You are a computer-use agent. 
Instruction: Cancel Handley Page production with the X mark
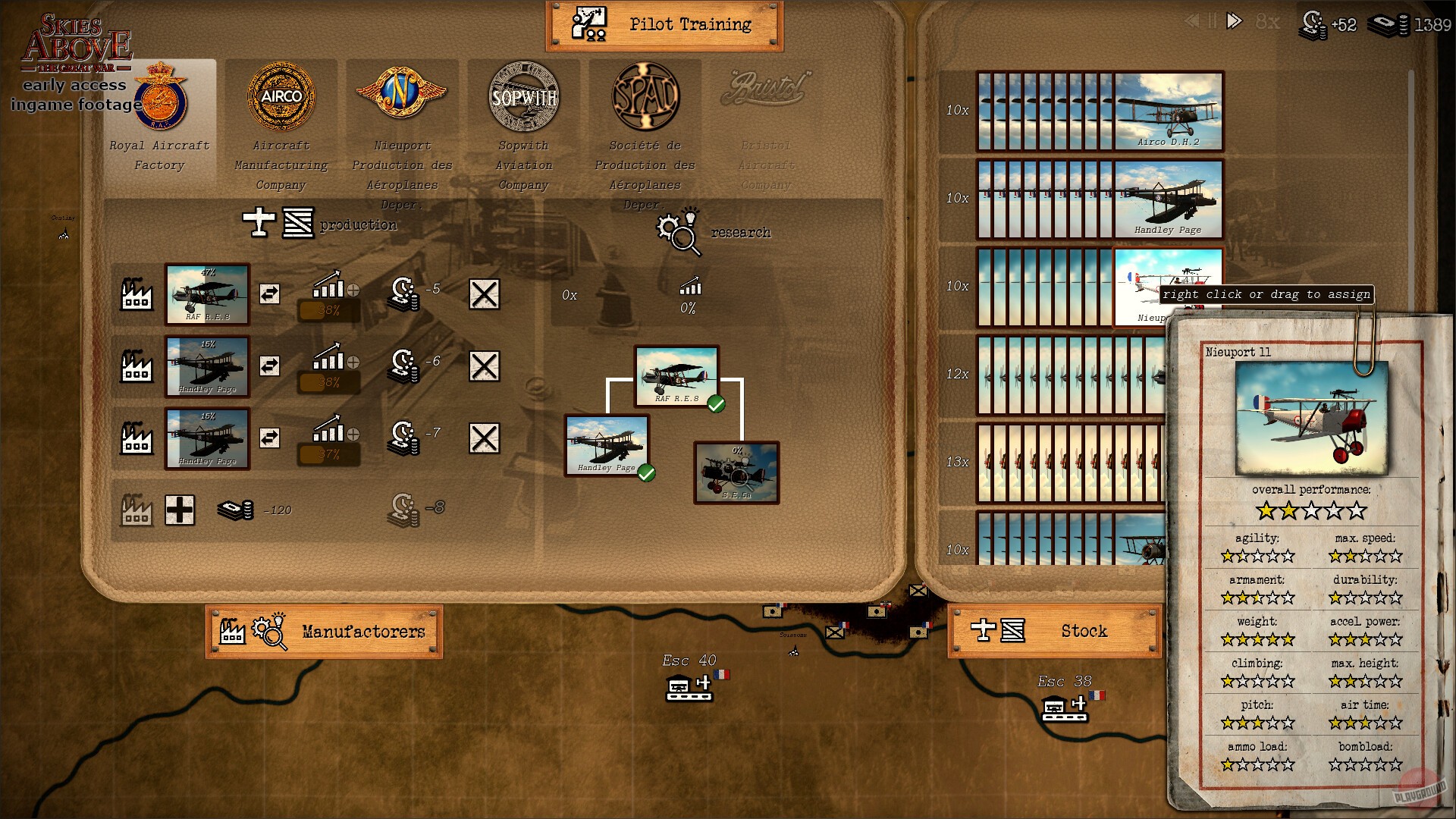coord(485,366)
